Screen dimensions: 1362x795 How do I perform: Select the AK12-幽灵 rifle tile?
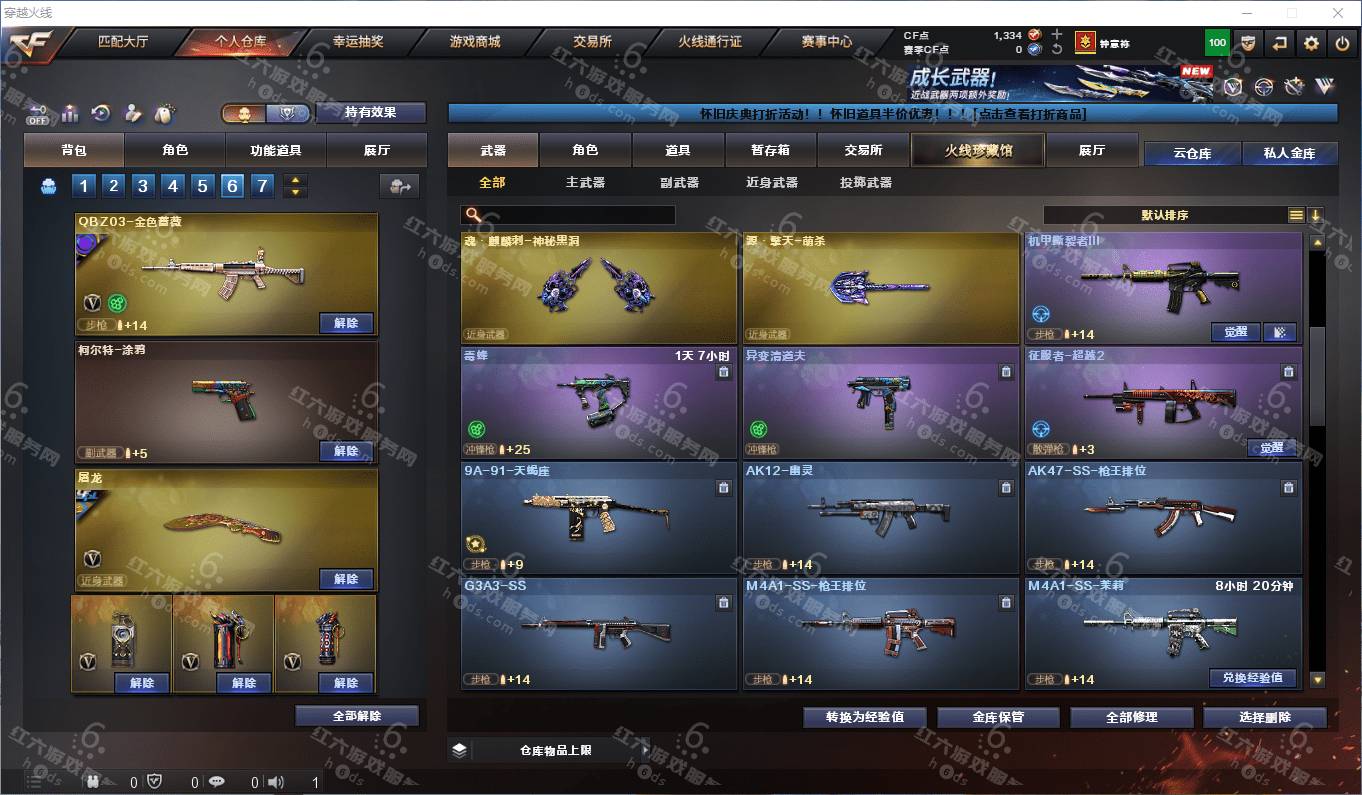tap(880, 517)
